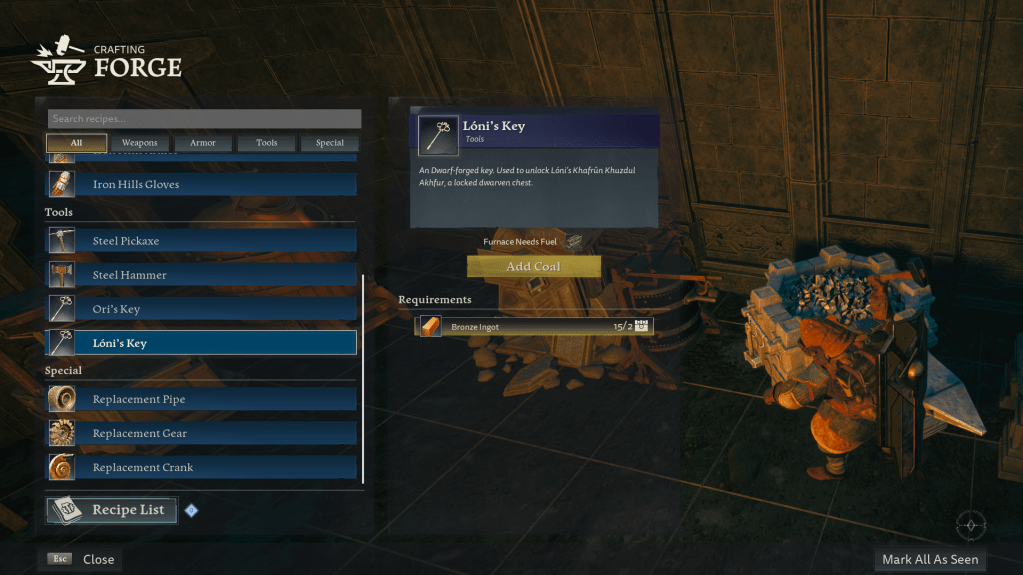Click the recipe search field
The image size is (1023, 575).
(x=204, y=119)
